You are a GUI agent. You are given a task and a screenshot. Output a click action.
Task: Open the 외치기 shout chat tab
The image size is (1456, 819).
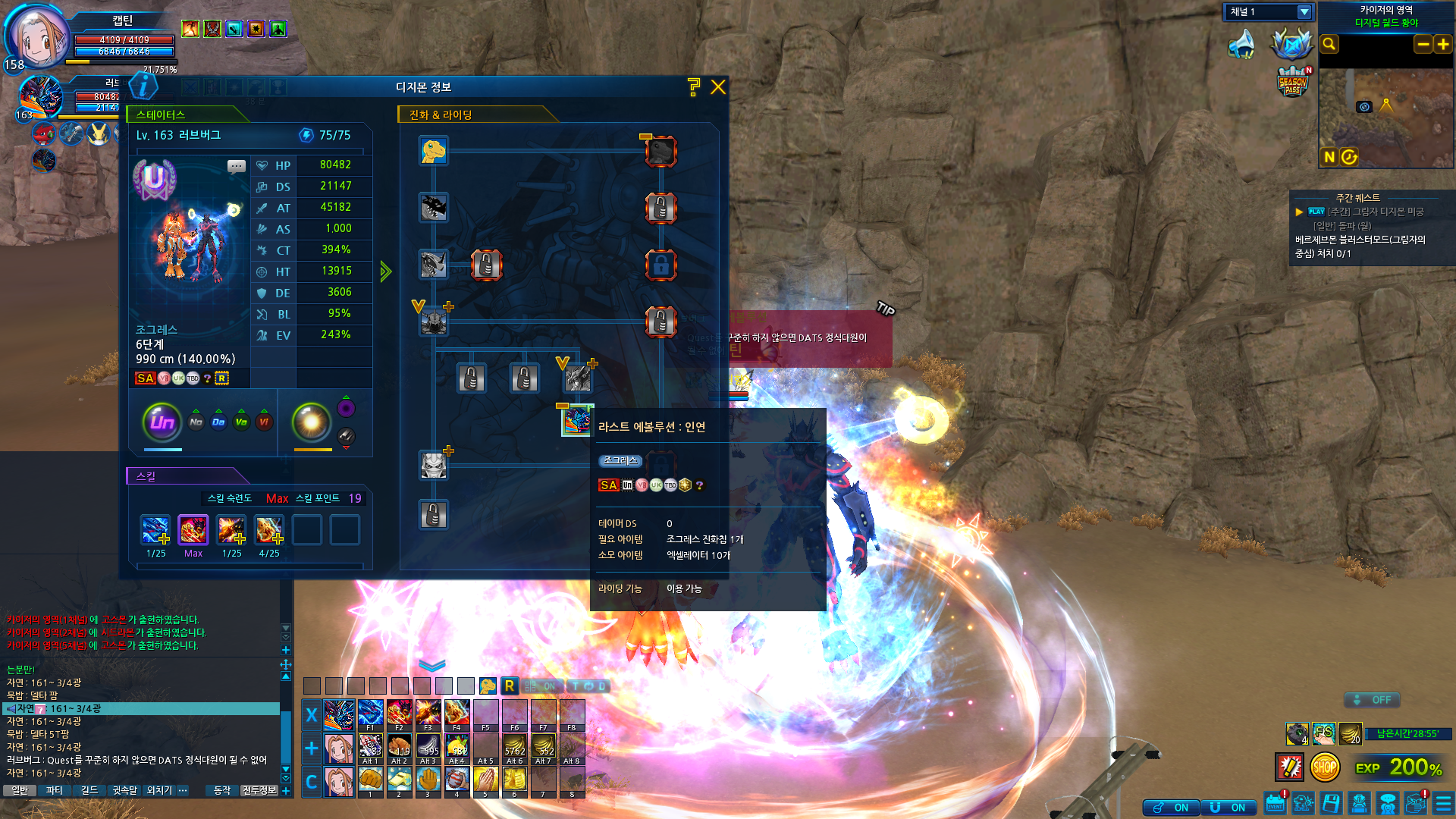(159, 790)
